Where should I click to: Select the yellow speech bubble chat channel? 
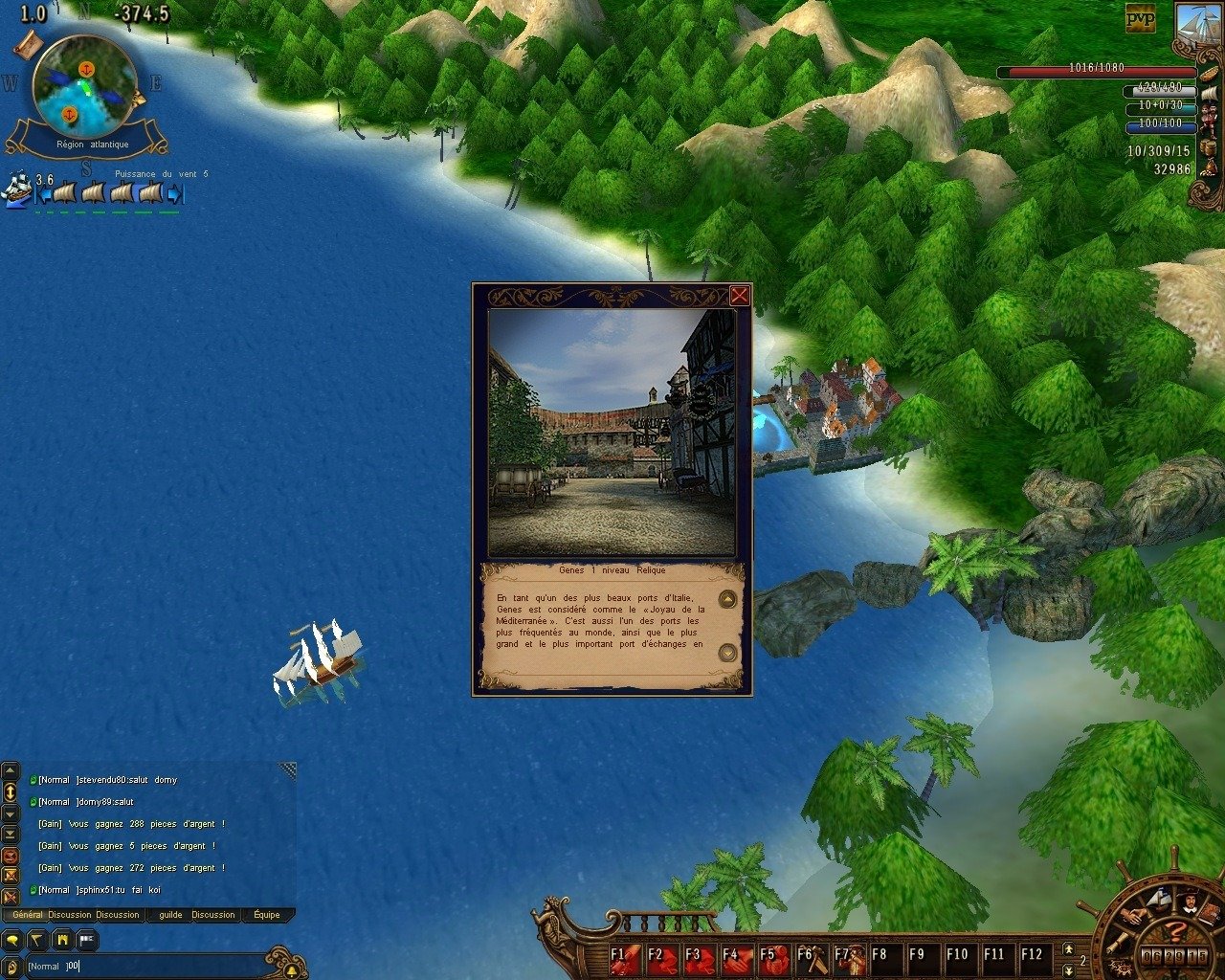13,941
